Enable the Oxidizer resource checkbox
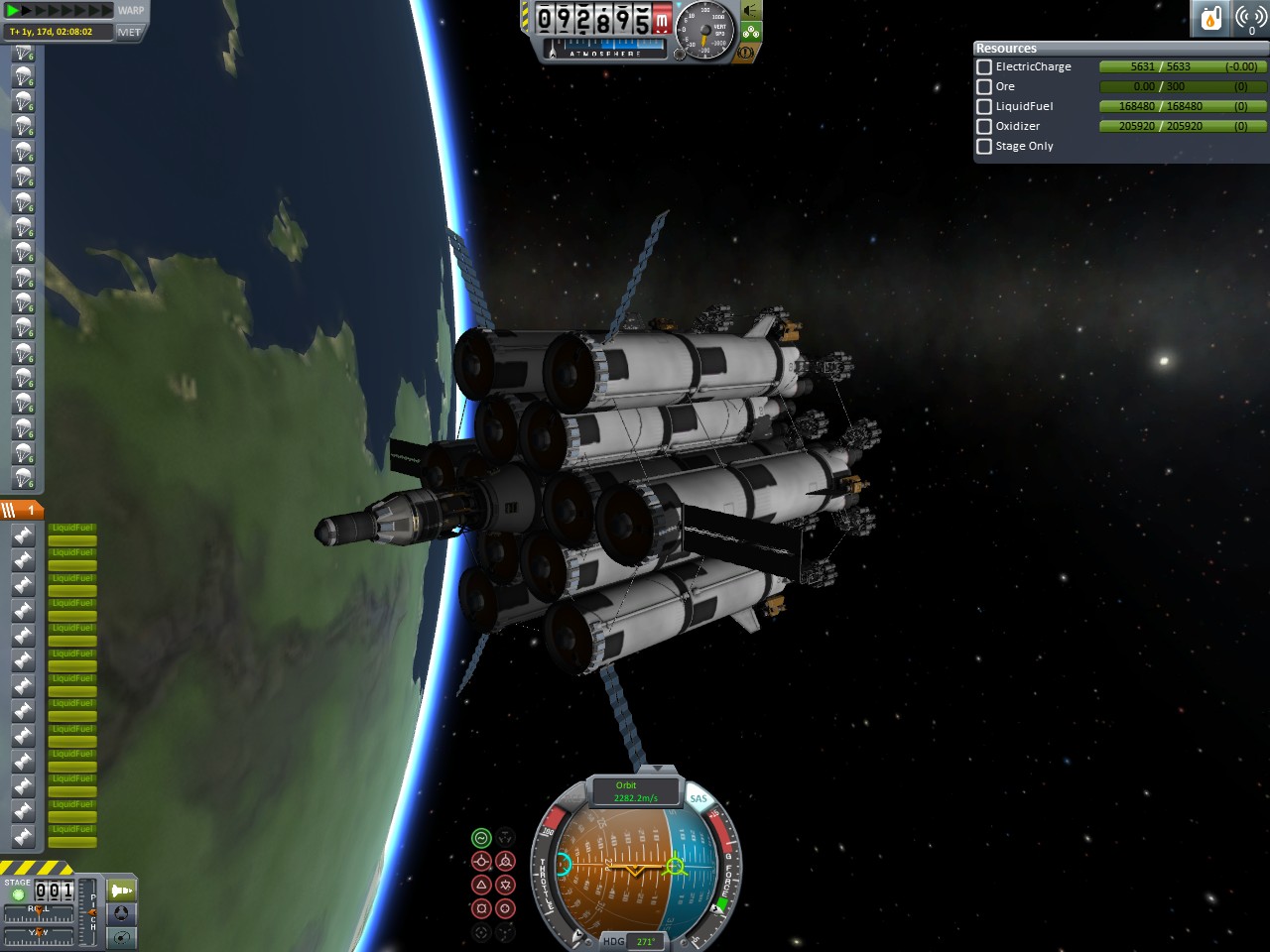The height and width of the screenshot is (952, 1270). point(984,126)
